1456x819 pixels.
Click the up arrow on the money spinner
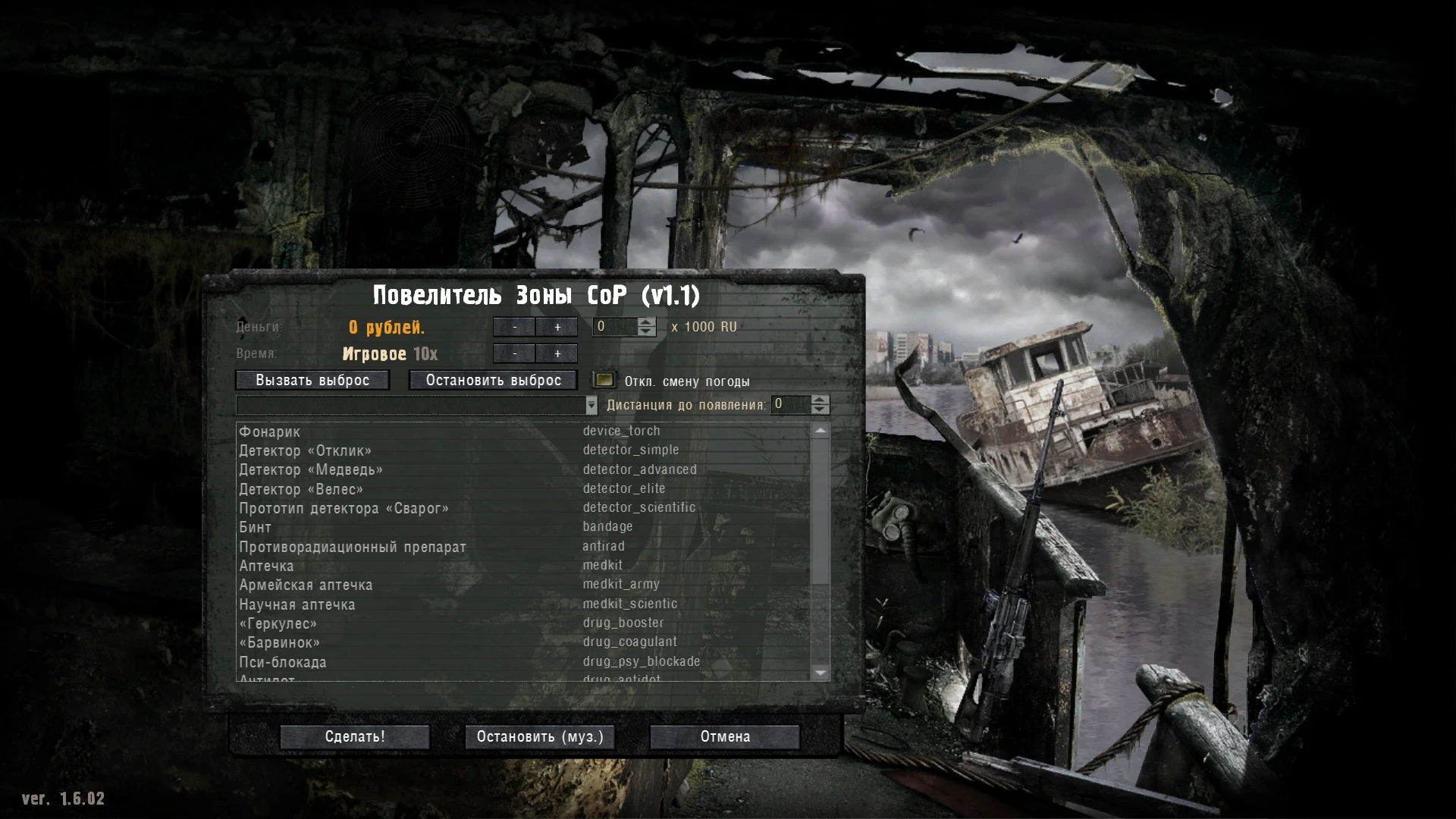pyautogui.click(x=645, y=323)
